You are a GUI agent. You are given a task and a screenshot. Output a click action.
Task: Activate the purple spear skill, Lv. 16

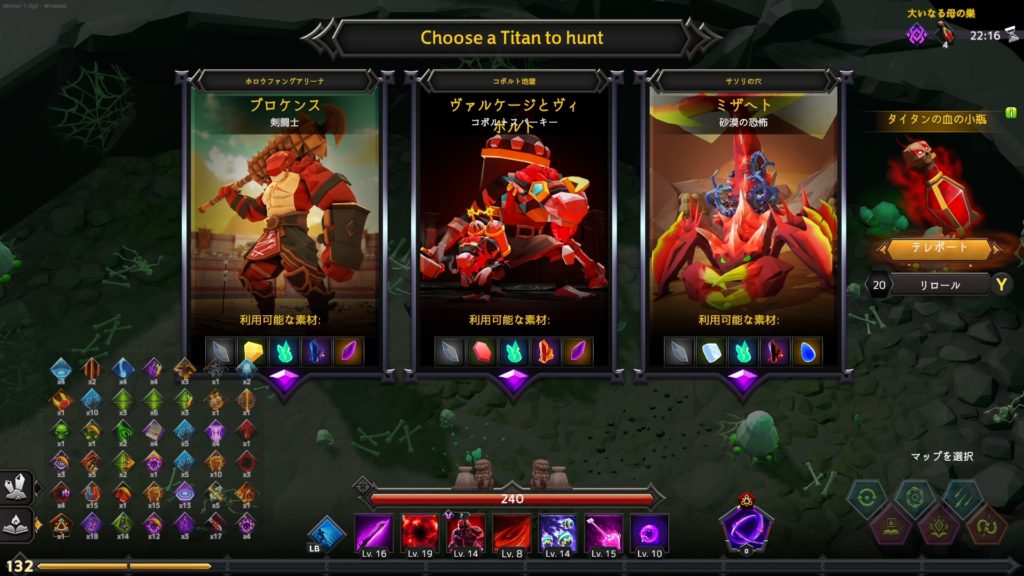tap(374, 532)
